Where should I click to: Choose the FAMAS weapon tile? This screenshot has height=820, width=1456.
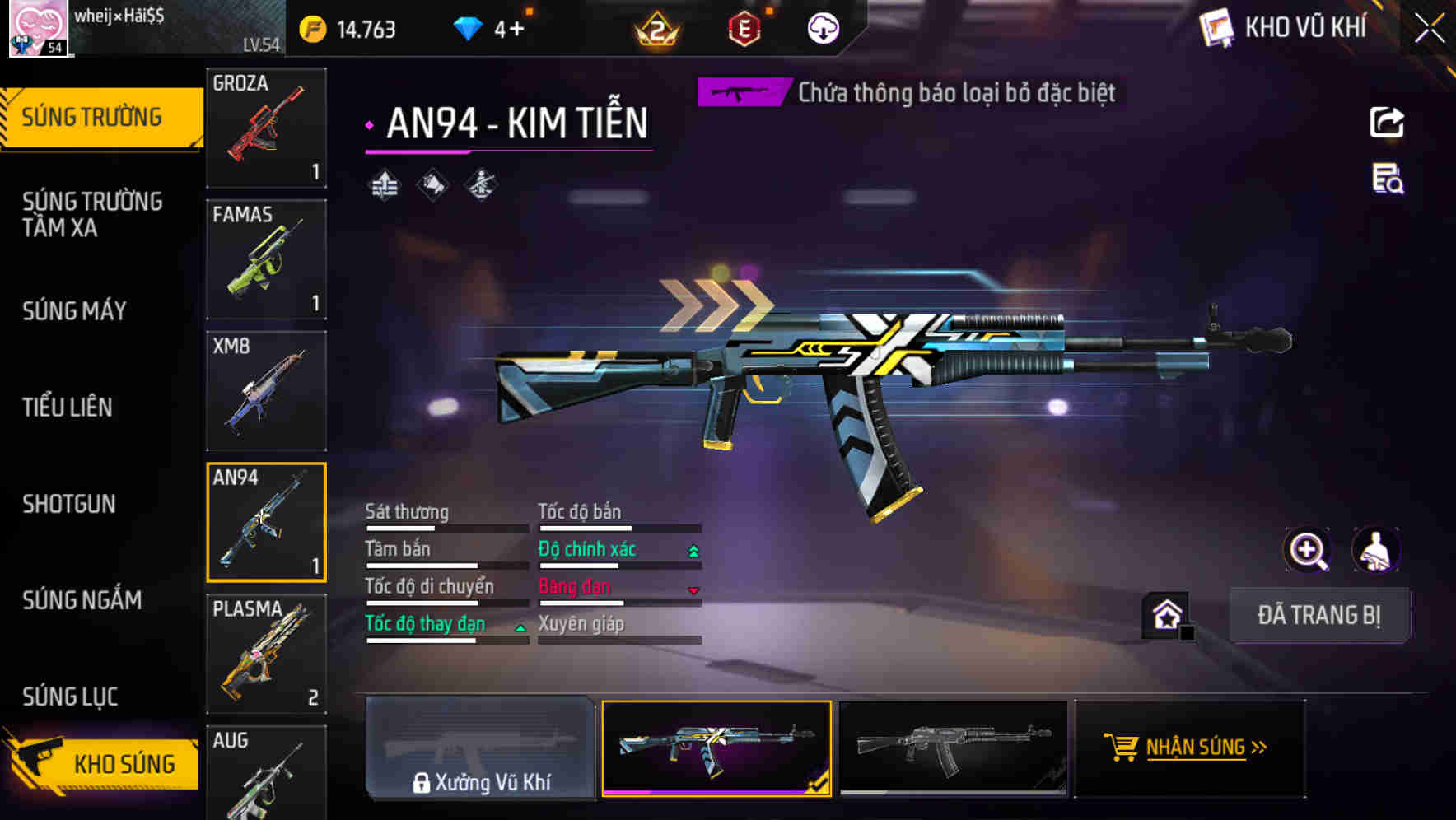[266, 259]
